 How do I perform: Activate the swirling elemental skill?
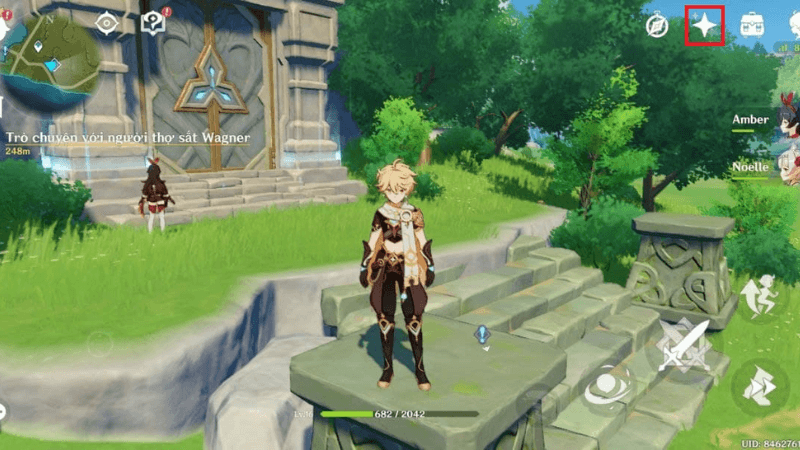point(606,386)
